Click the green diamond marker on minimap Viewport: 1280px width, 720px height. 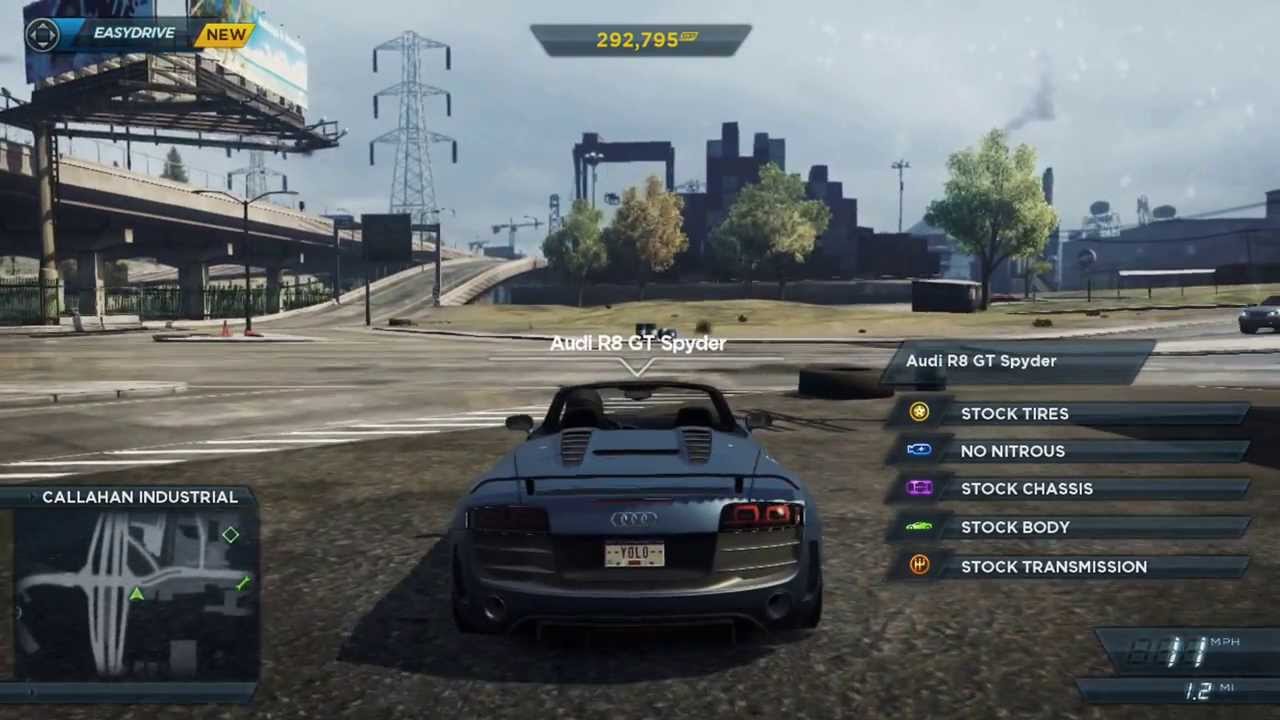tap(231, 535)
